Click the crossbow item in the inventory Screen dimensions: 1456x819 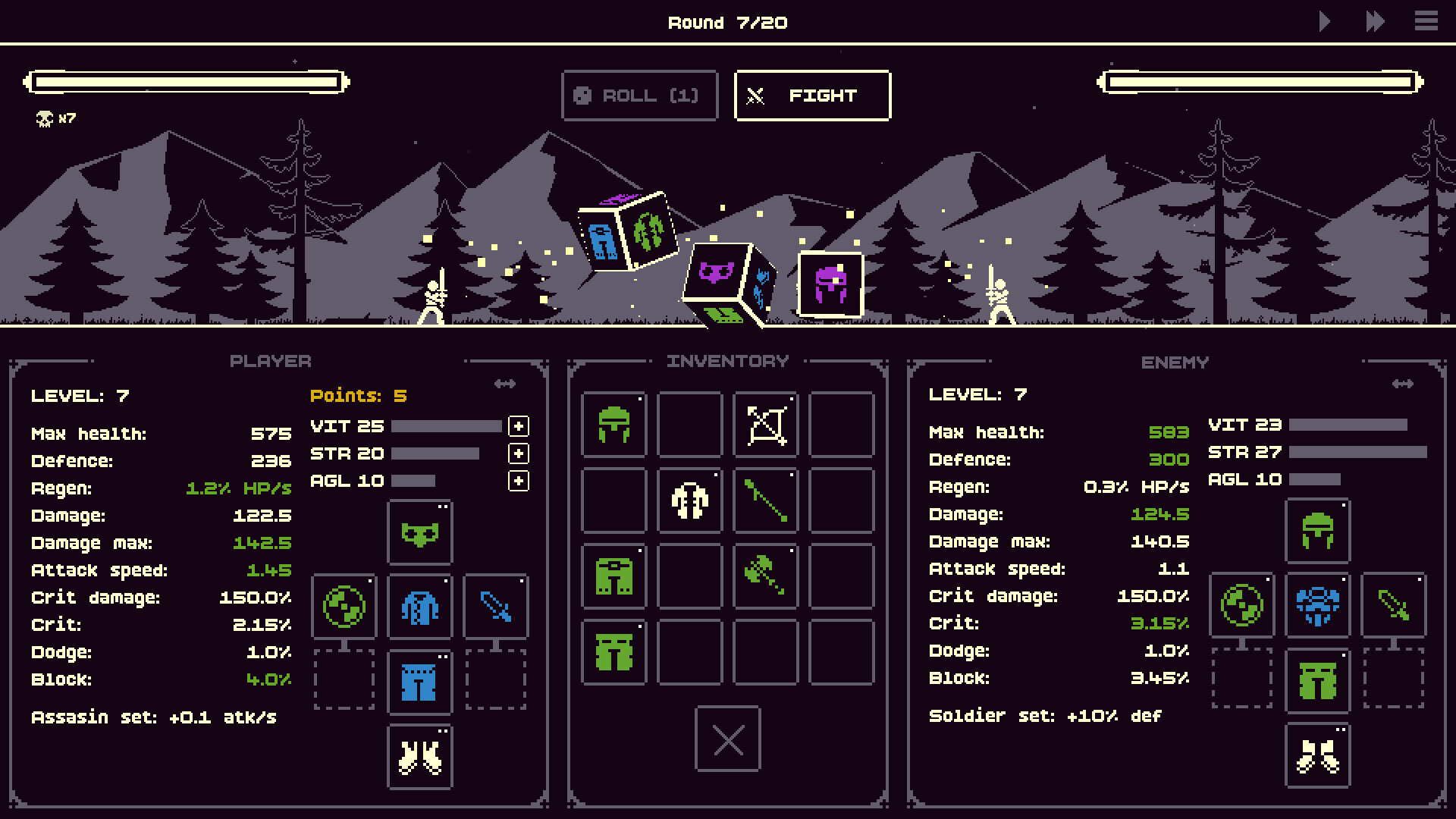click(765, 425)
